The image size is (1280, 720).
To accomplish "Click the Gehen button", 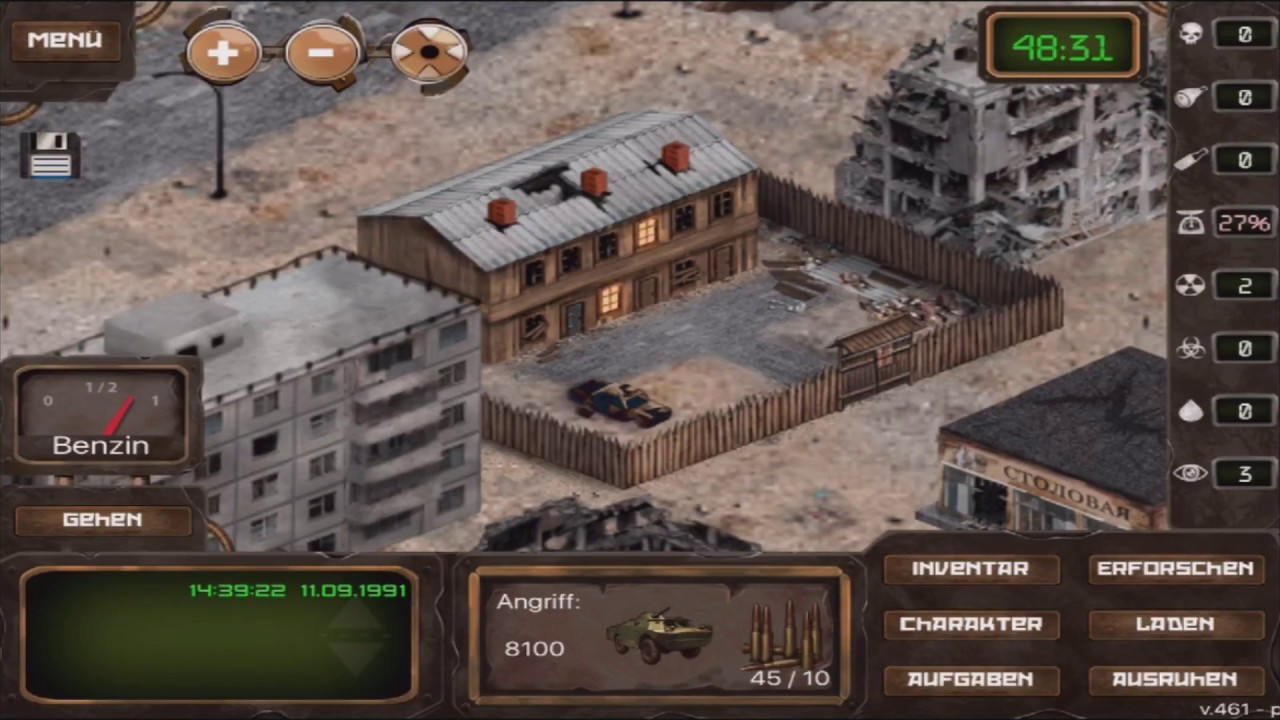I will 102,520.
